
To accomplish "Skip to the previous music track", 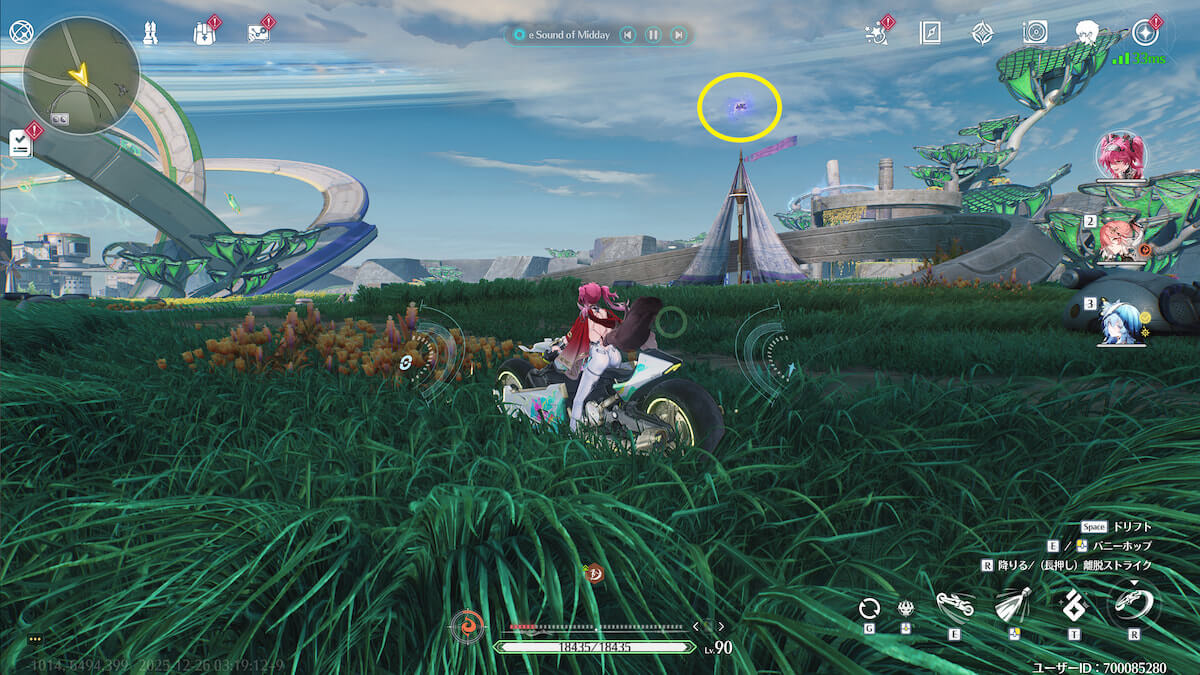I will [x=627, y=35].
